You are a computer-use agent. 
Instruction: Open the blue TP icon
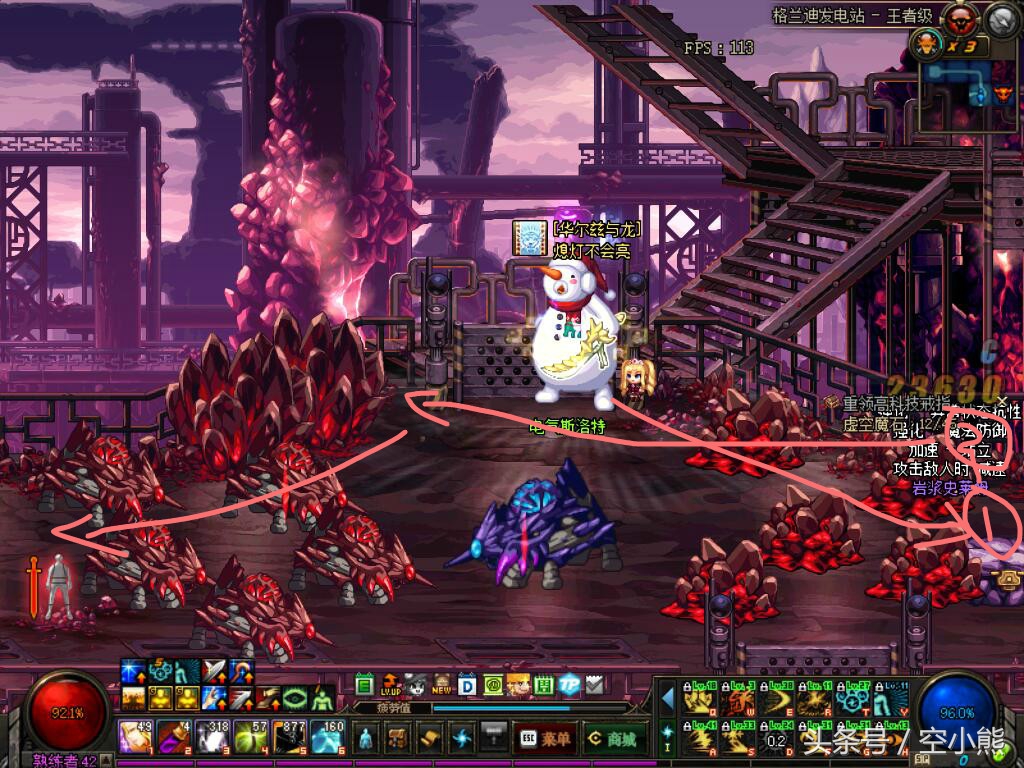tap(570, 685)
